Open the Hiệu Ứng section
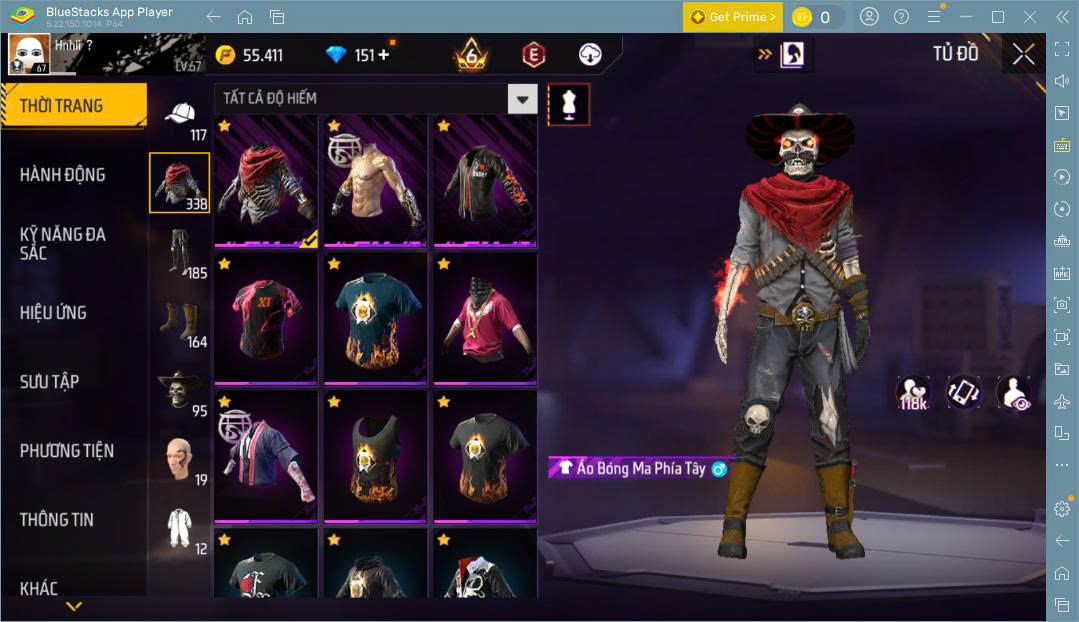Viewport: 1079px width, 622px height. (53, 312)
